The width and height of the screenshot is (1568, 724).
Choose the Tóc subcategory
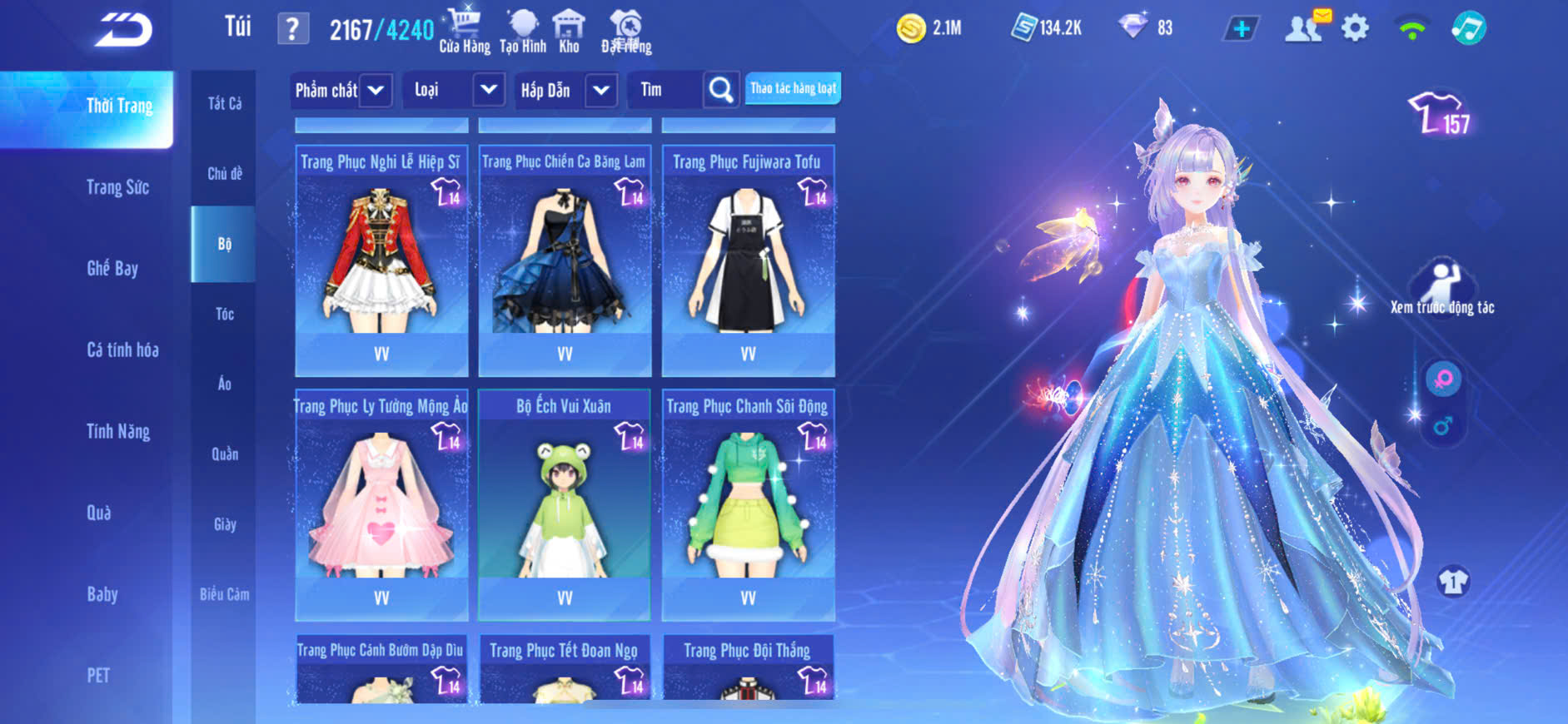pyautogui.click(x=224, y=314)
